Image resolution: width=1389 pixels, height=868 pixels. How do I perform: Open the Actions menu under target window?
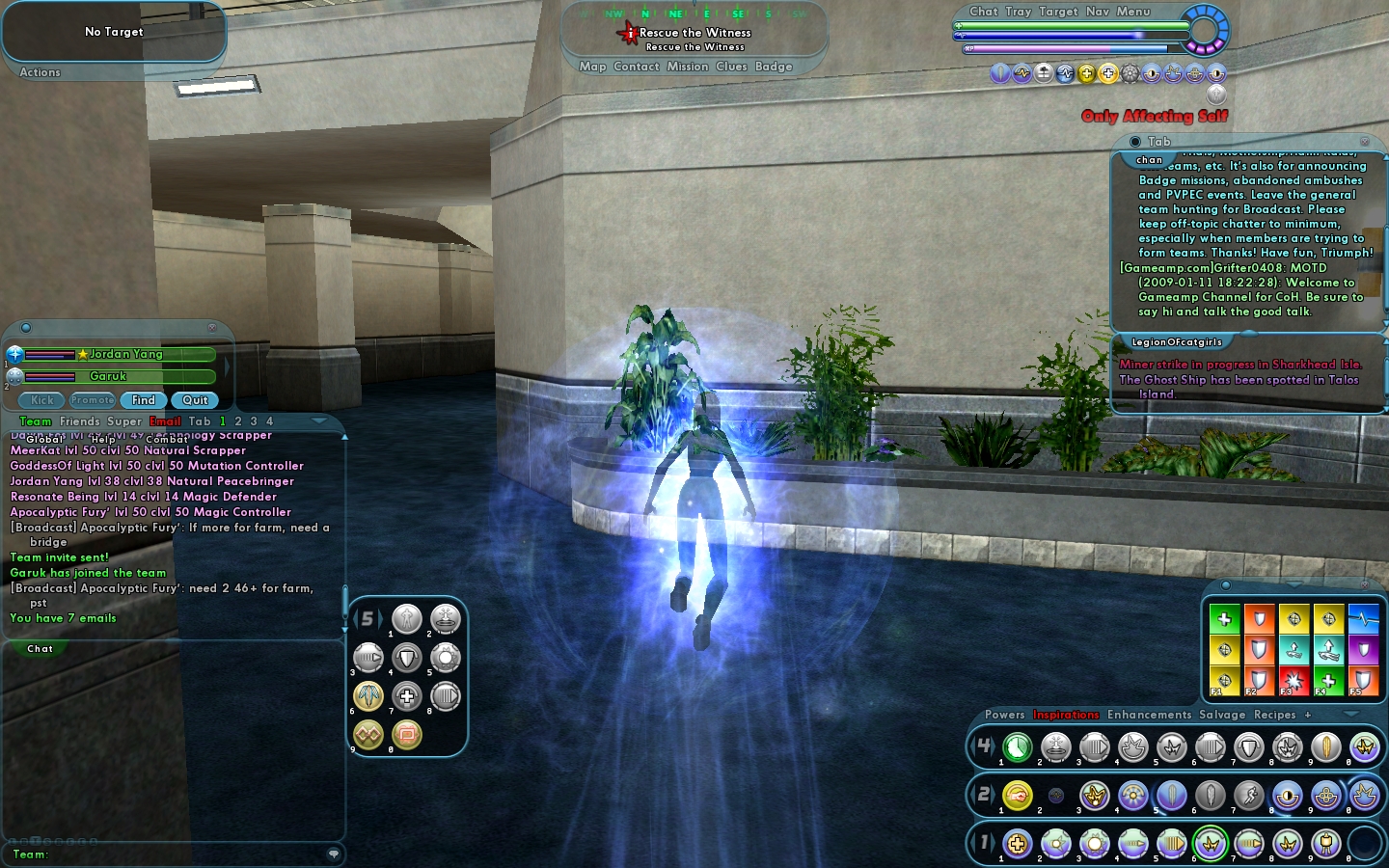click(x=40, y=72)
